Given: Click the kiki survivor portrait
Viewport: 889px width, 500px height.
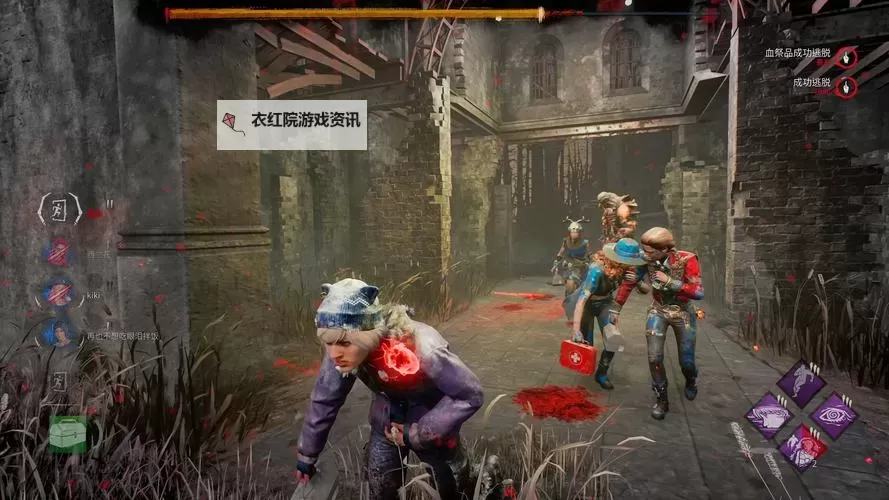Looking at the screenshot, I should (59, 294).
